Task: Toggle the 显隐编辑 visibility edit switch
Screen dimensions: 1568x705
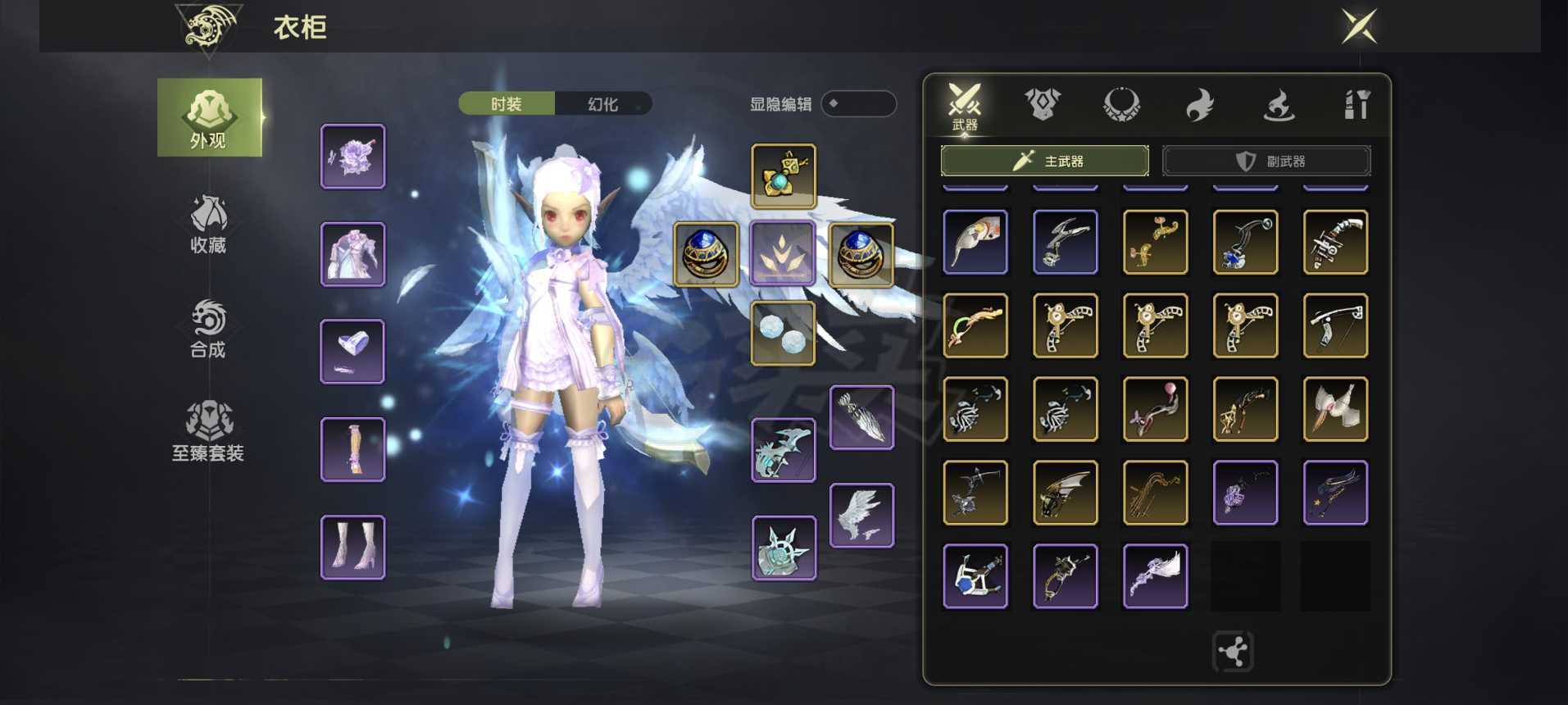Action: coord(858,104)
